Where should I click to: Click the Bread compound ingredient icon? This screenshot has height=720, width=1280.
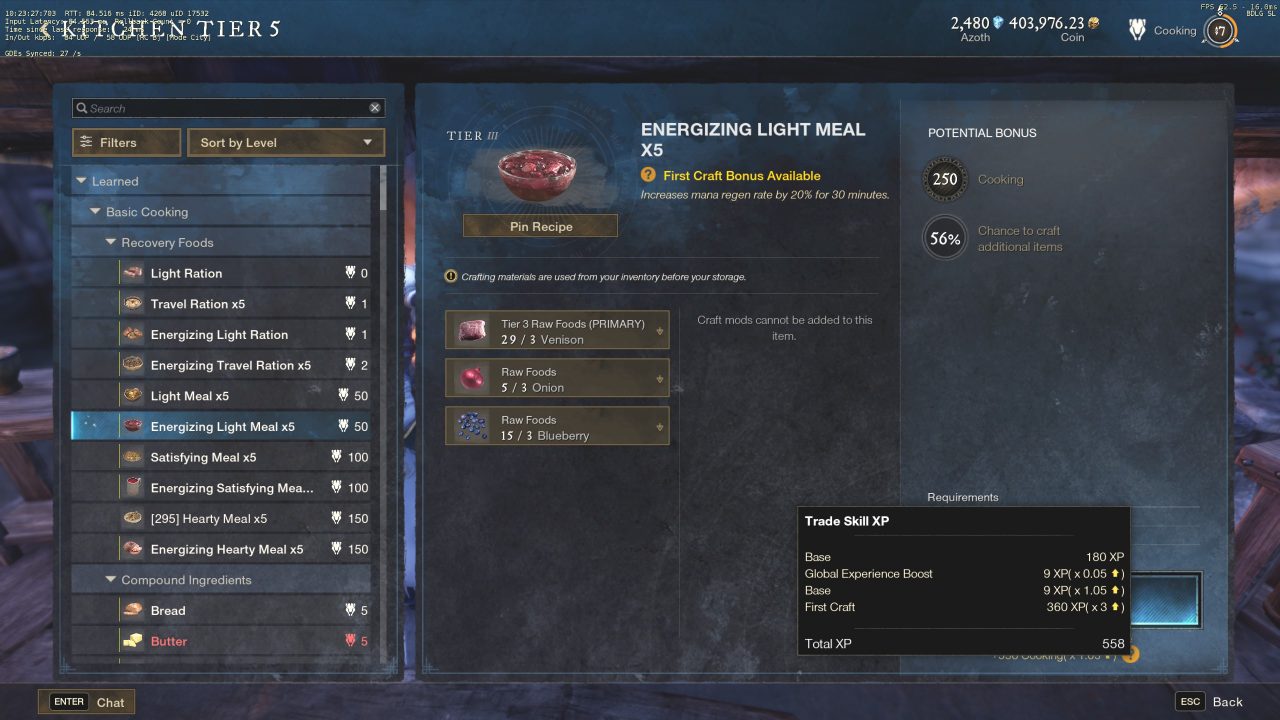(131, 610)
